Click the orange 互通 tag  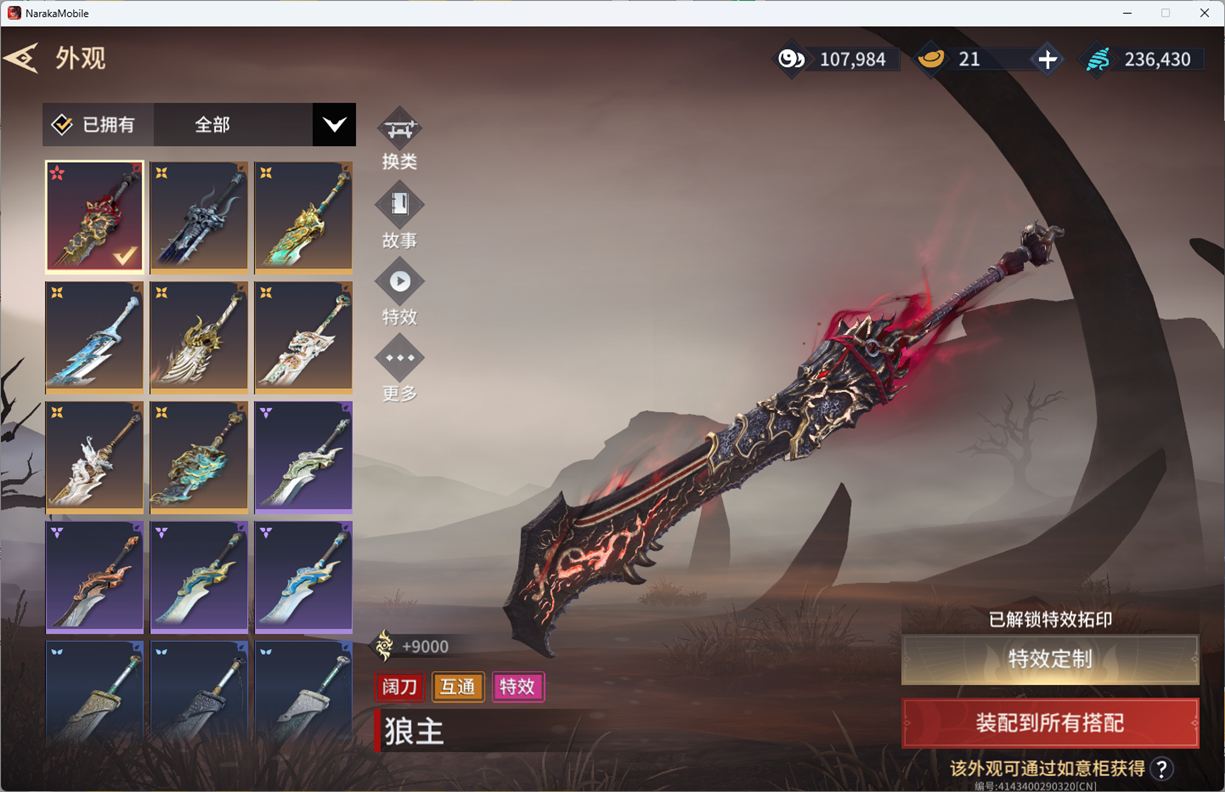(458, 687)
